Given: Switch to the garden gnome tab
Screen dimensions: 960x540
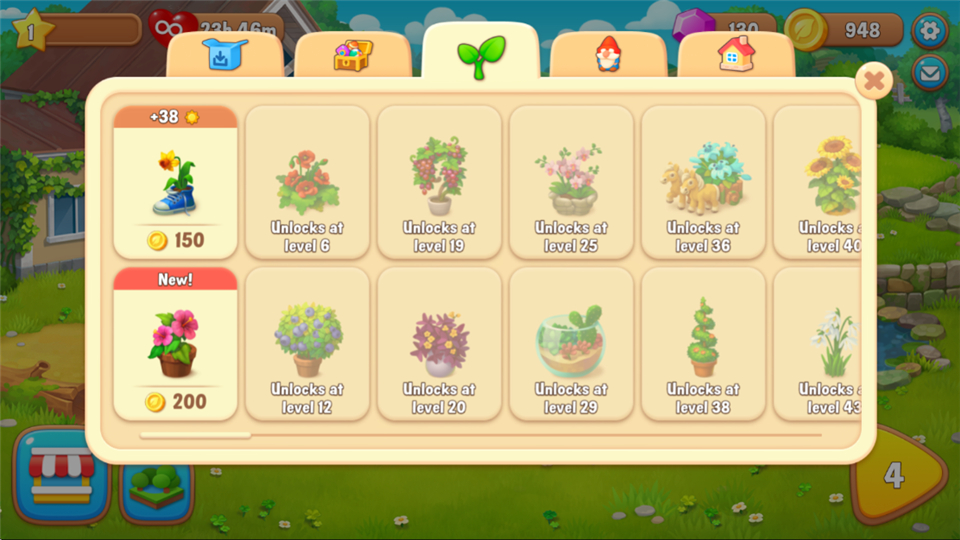Looking at the screenshot, I should tap(608, 55).
